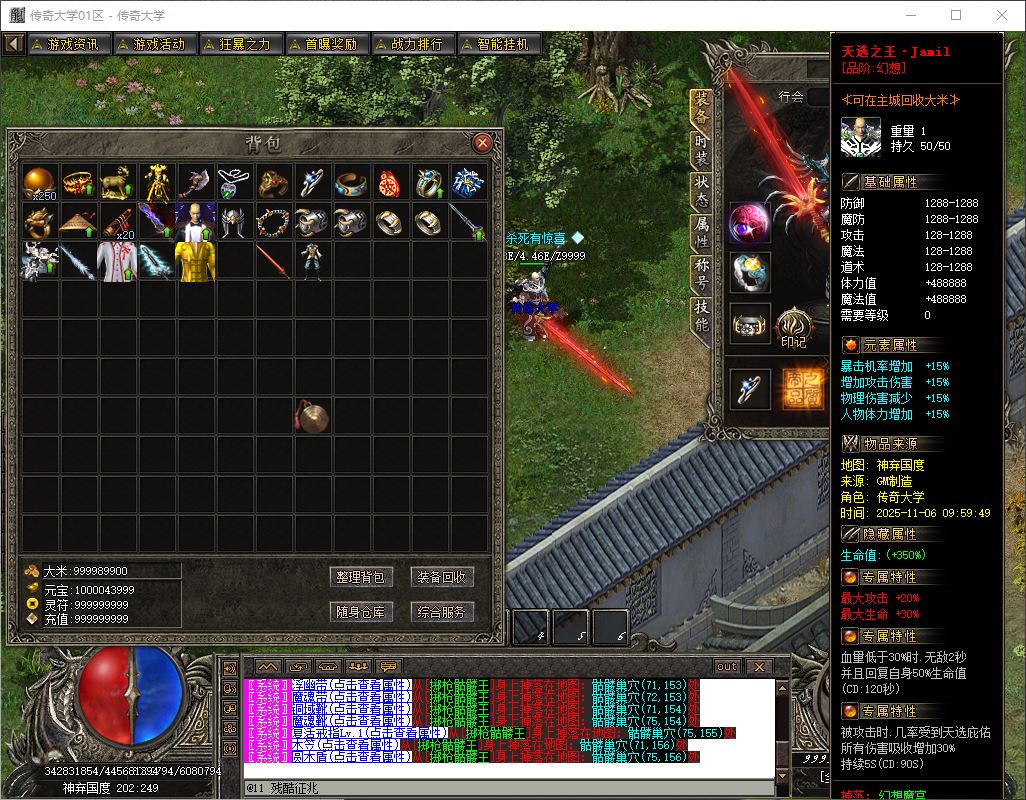Screen dimensions: 1026x800
Task: Open the 综合服务 services button
Action: click(442, 612)
